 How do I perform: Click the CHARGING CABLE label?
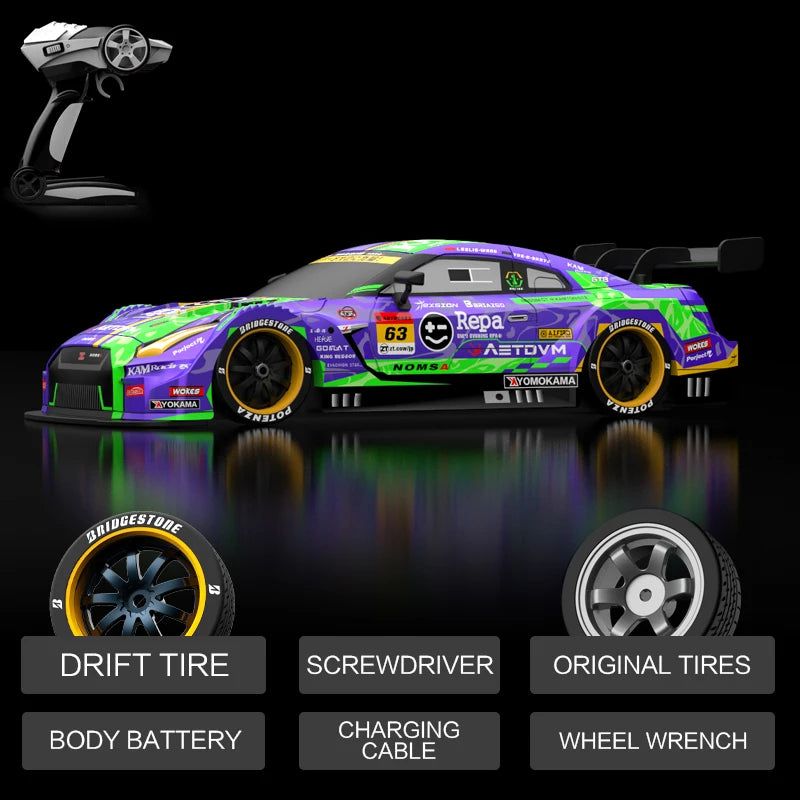399,741
